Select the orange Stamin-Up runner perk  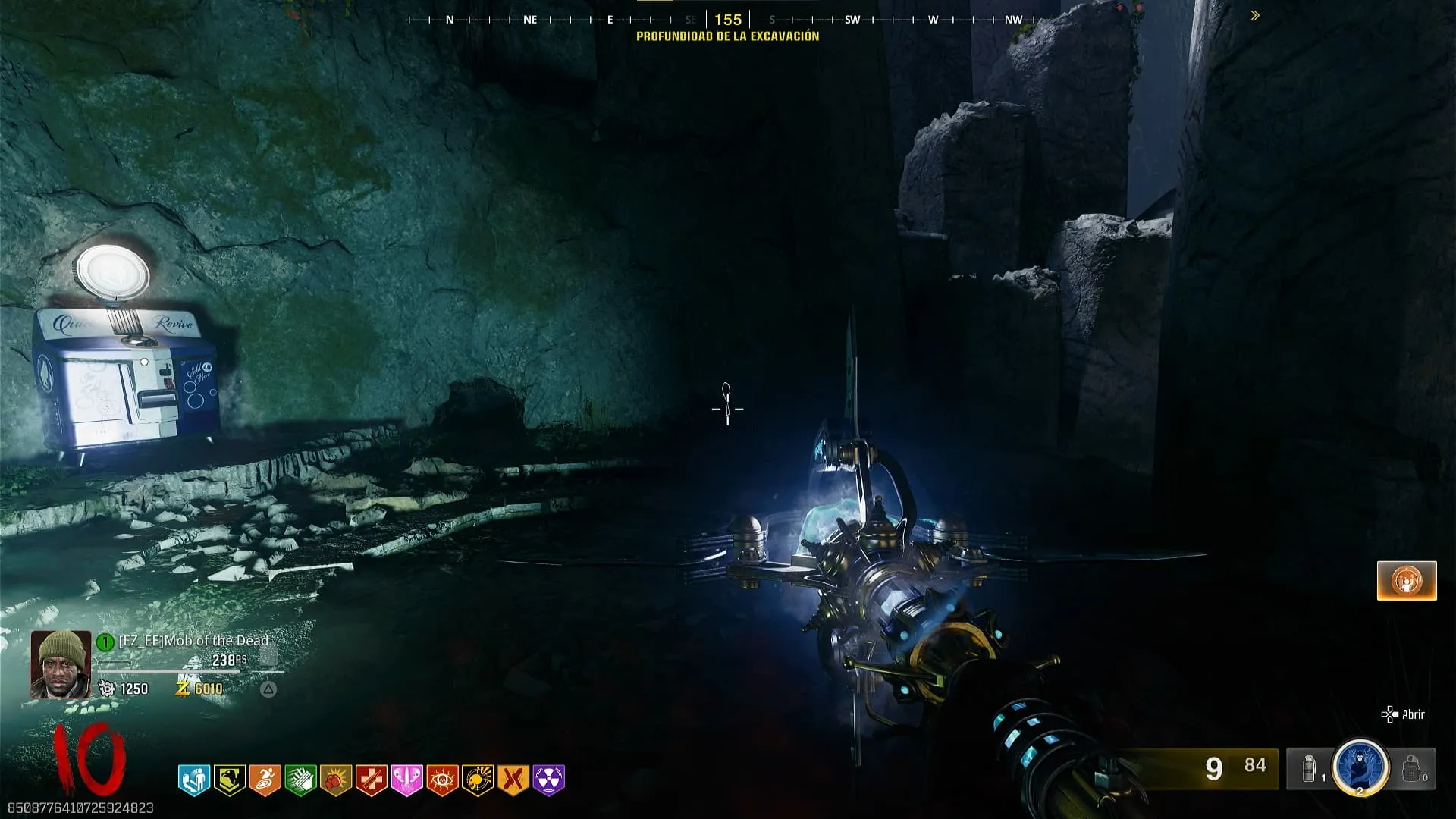coord(265,780)
